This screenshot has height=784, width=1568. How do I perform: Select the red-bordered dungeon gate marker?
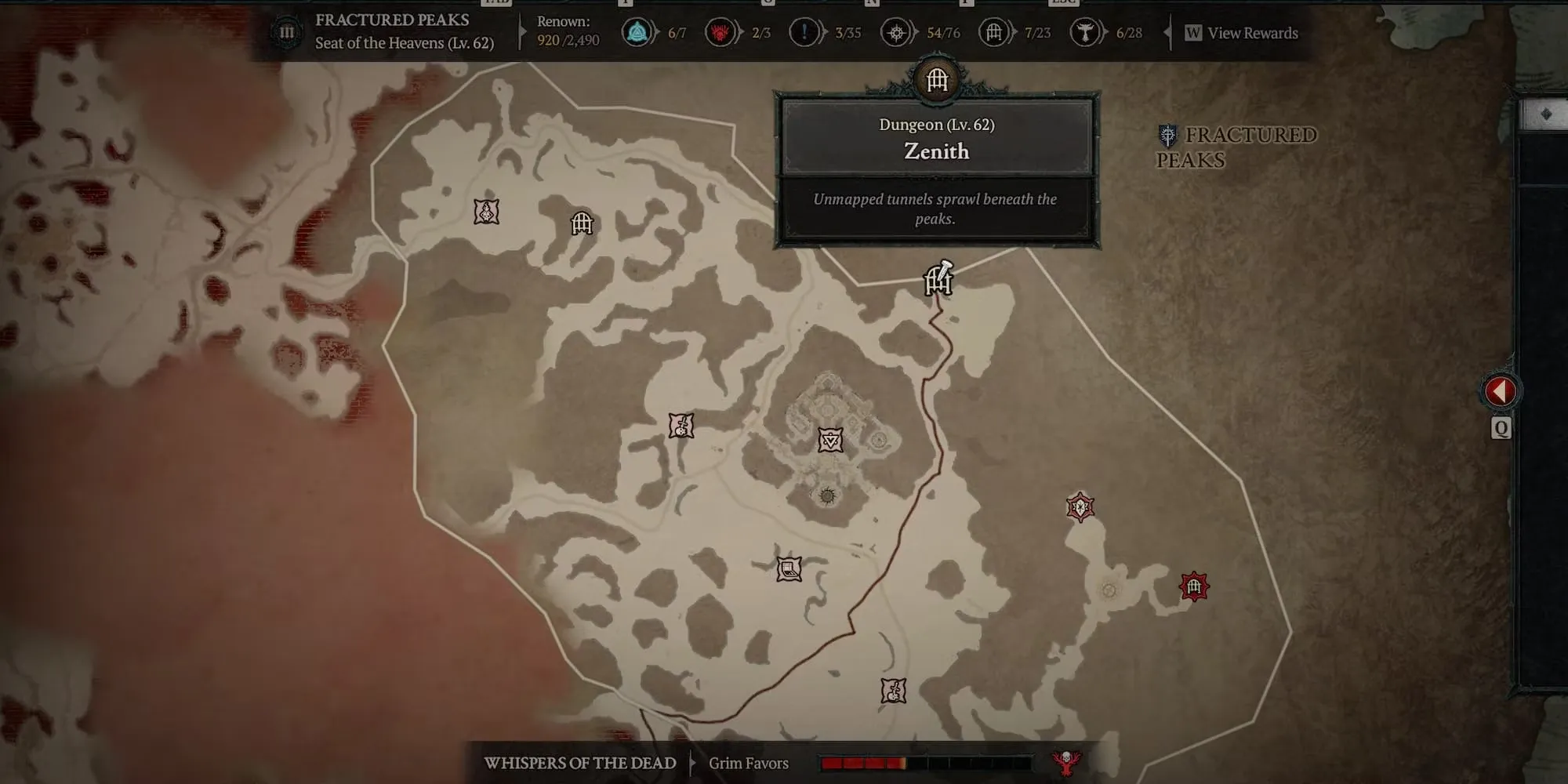pos(1194,586)
